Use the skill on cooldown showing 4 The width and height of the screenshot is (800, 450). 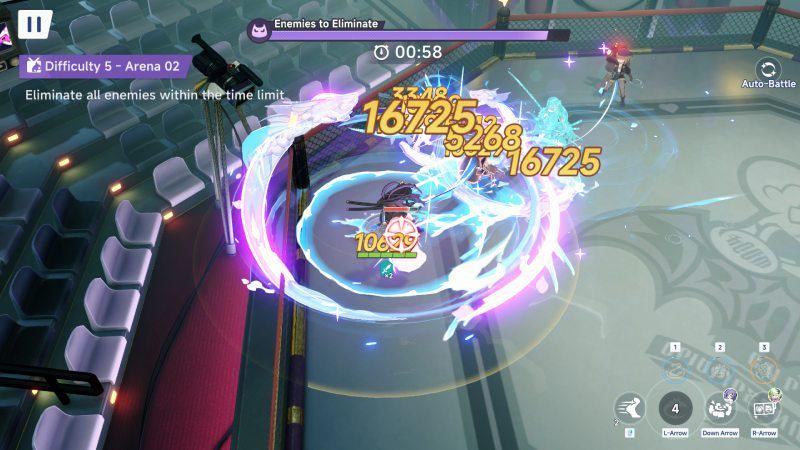(x=675, y=408)
